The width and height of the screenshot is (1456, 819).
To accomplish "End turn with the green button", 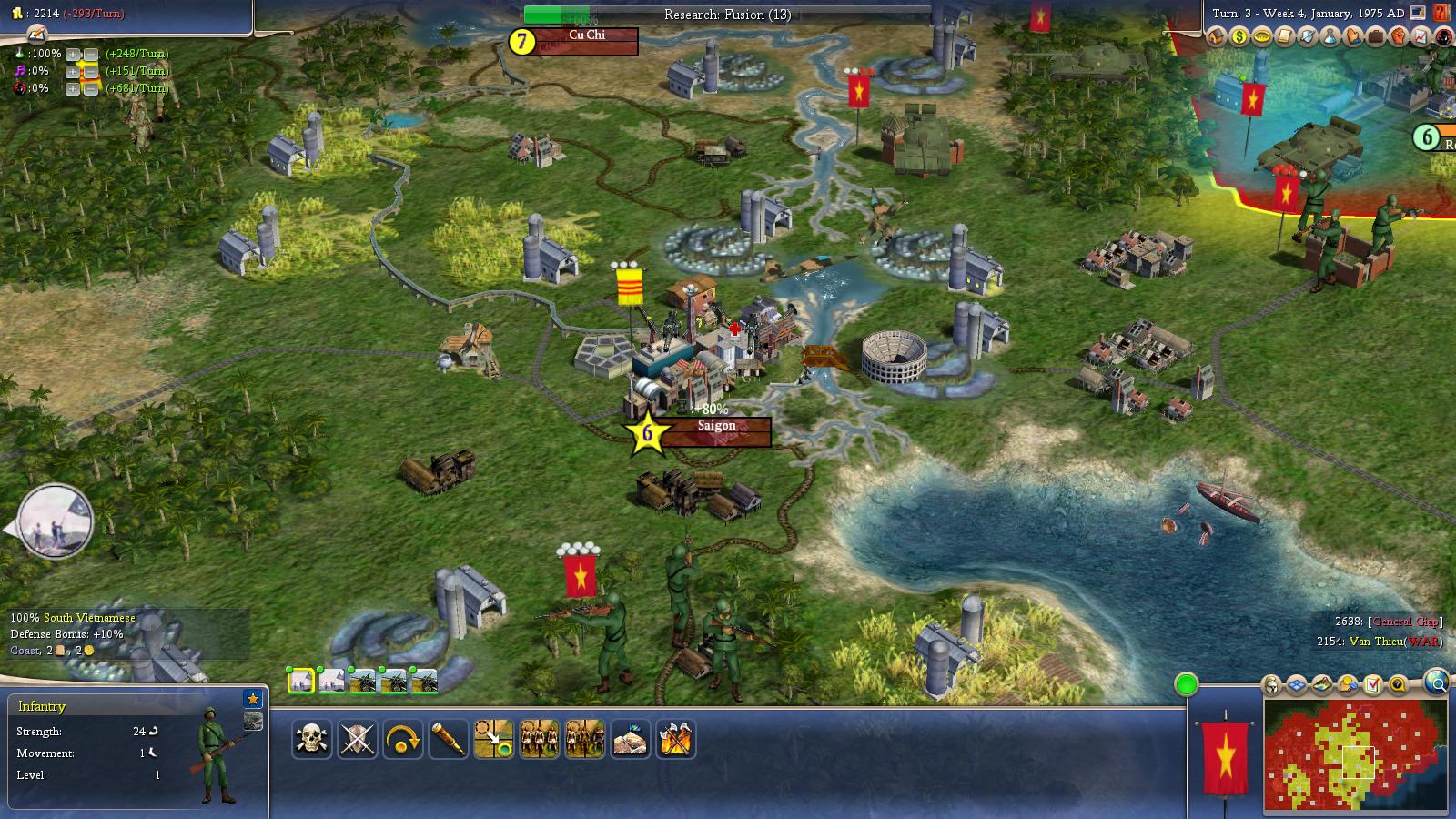I will click(1186, 684).
